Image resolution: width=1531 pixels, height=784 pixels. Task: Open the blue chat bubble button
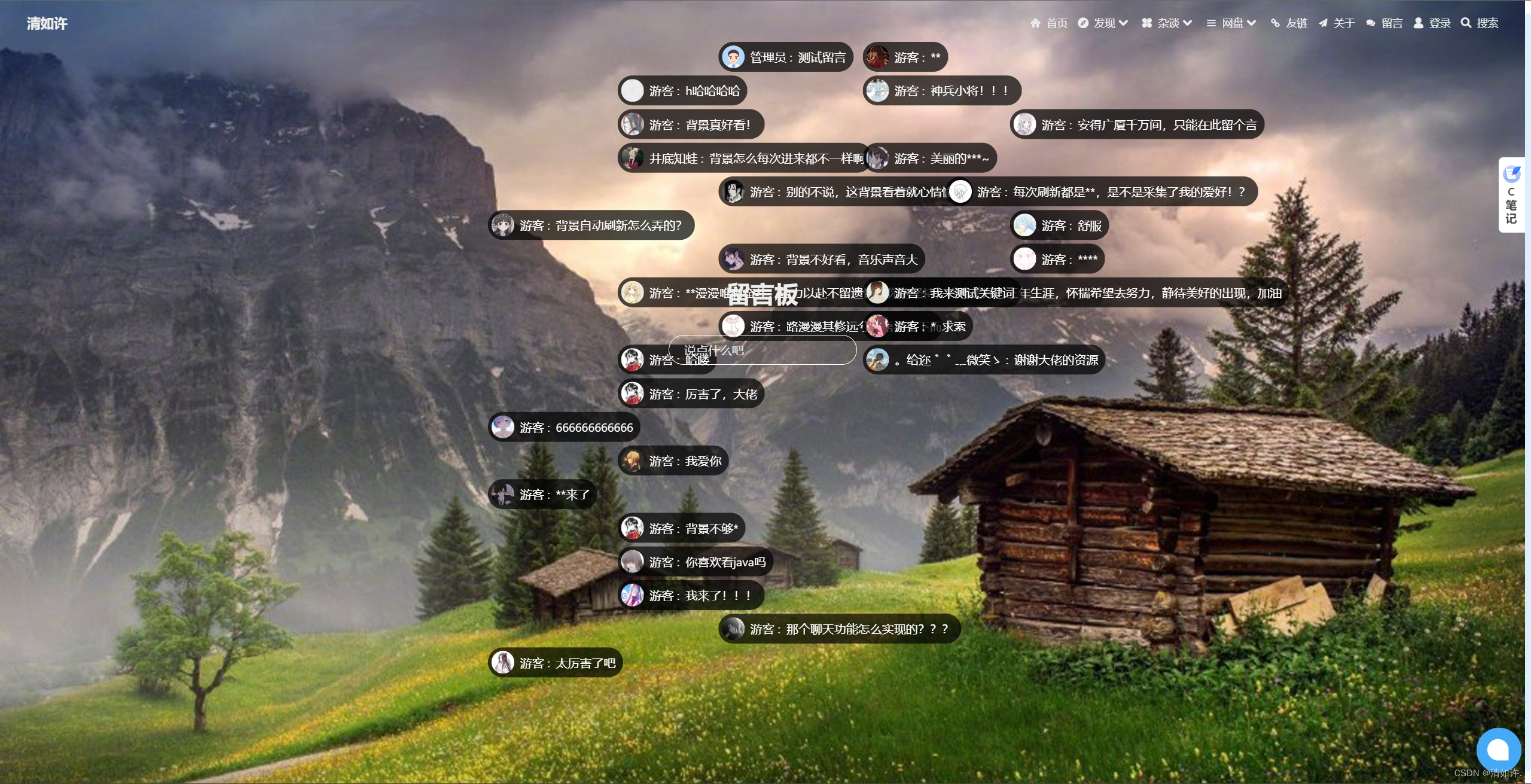click(x=1498, y=749)
